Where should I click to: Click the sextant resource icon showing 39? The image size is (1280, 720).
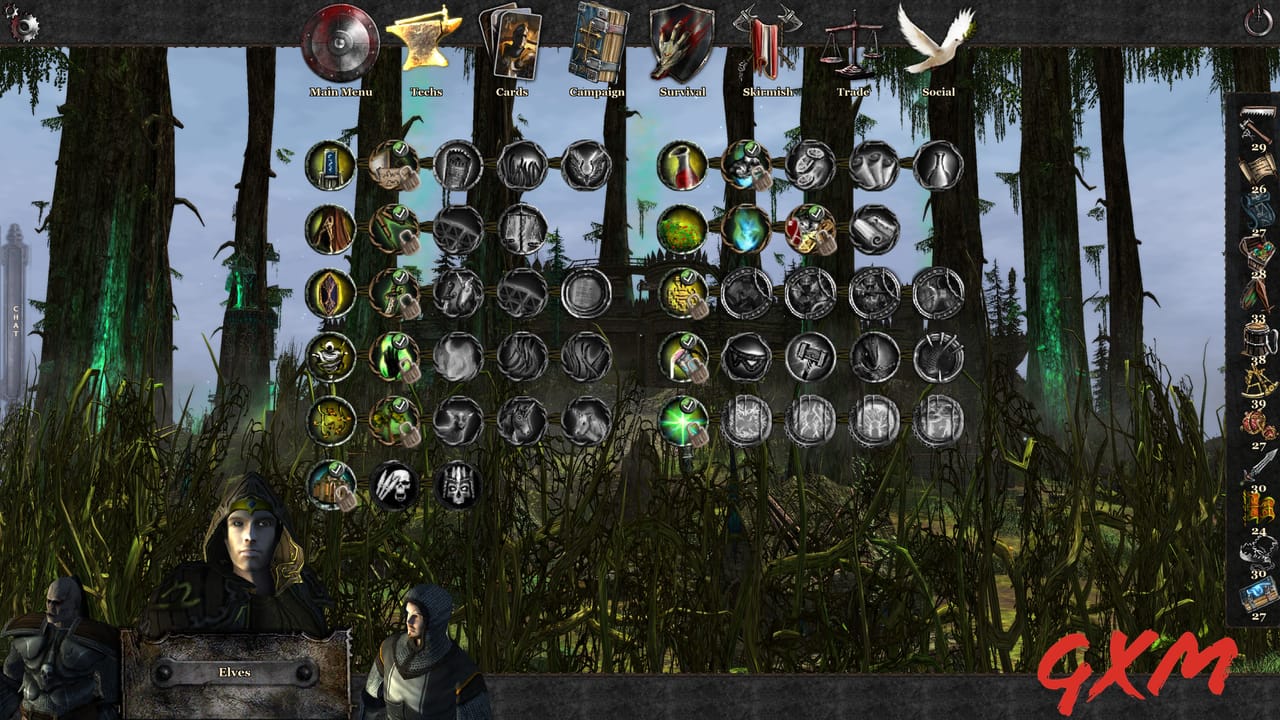1258,383
